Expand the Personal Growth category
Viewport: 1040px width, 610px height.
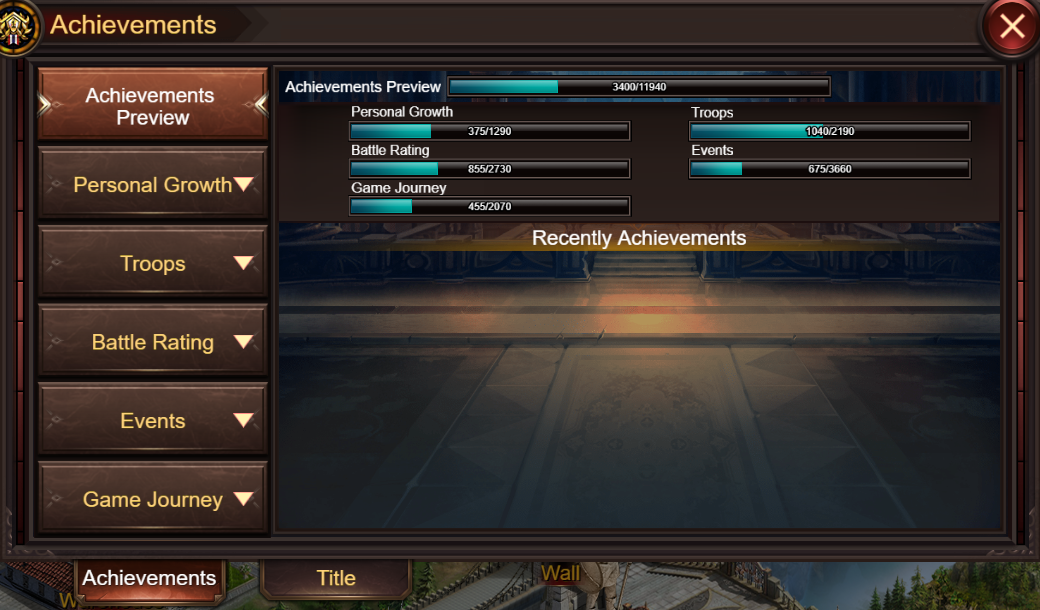[x=152, y=184]
